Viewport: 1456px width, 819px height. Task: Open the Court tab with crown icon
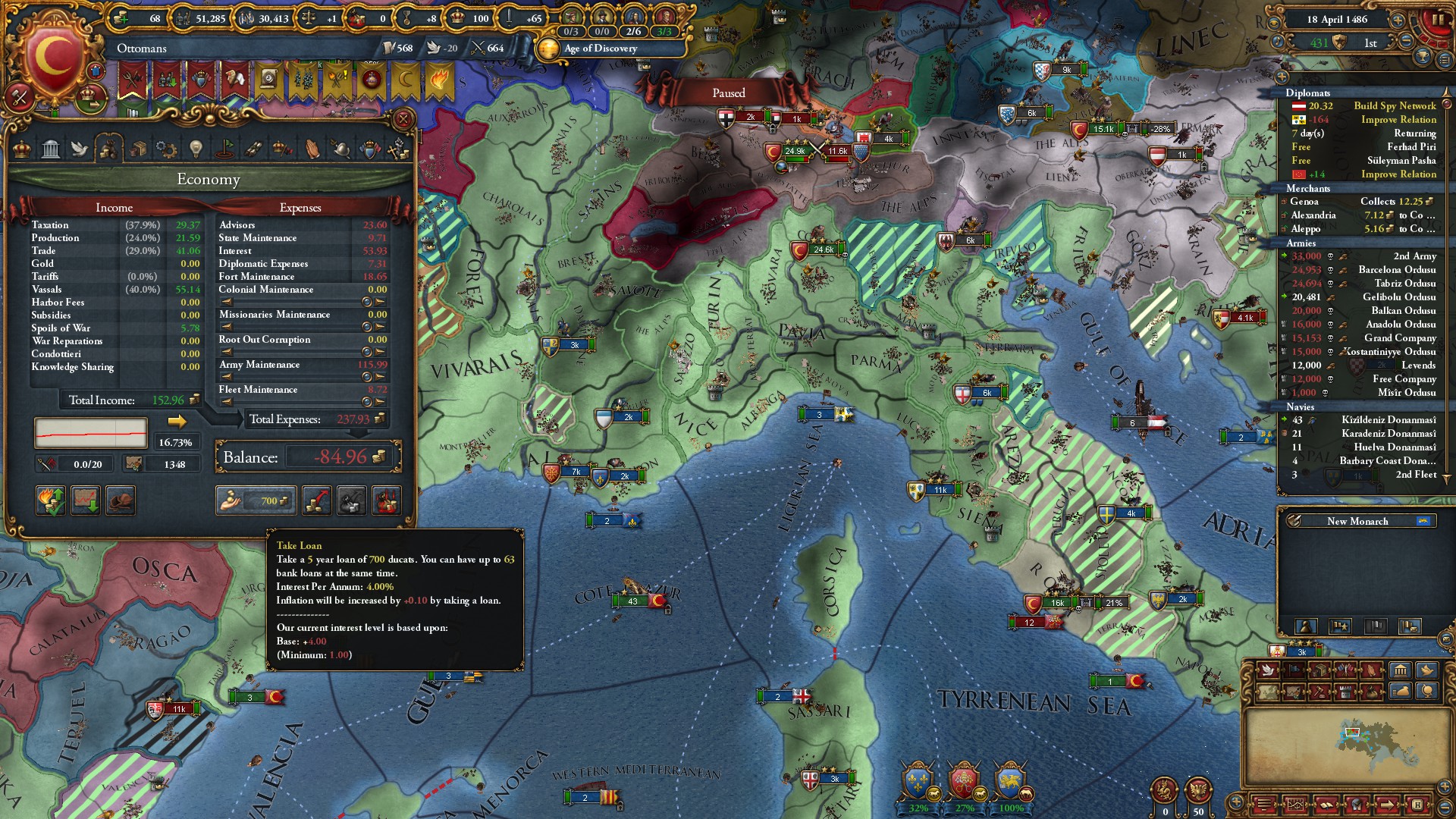[x=22, y=149]
